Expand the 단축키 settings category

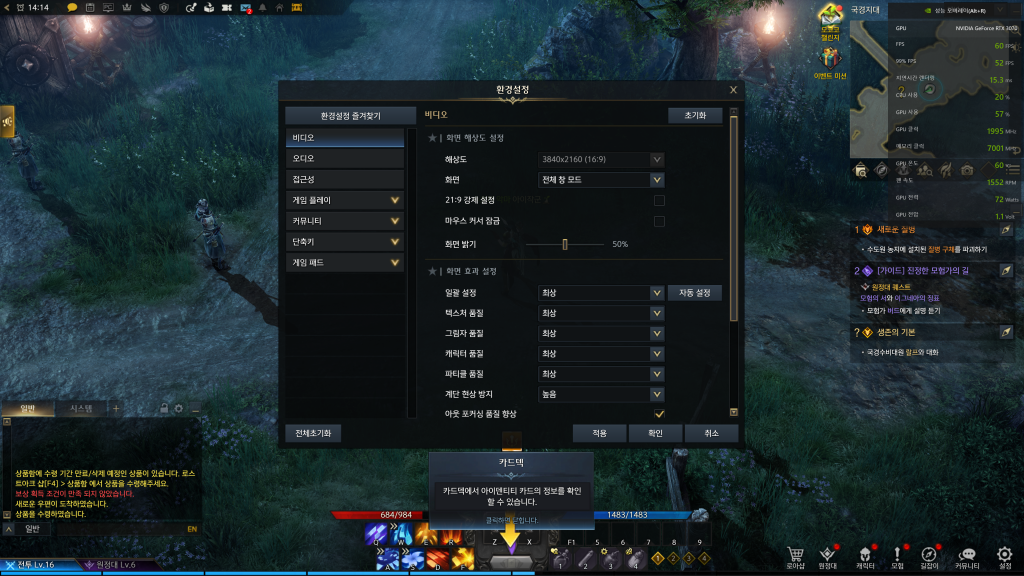(x=344, y=242)
